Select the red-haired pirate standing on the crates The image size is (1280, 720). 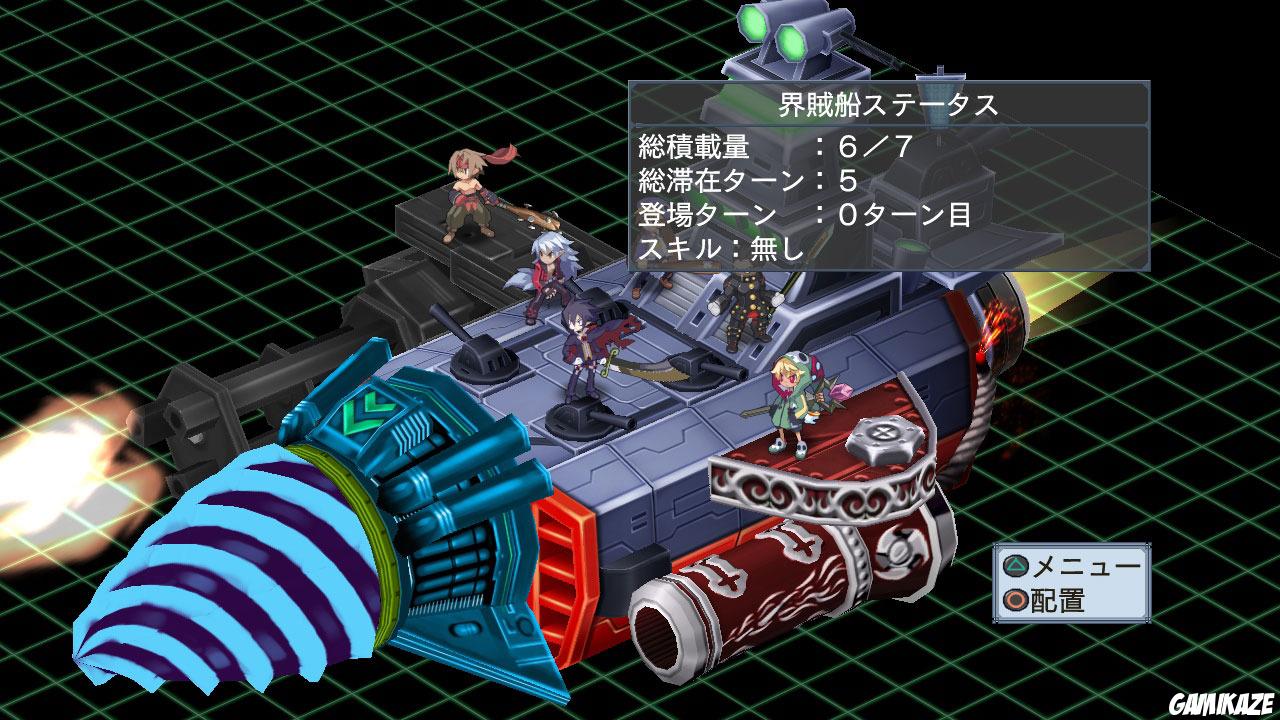click(x=470, y=195)
